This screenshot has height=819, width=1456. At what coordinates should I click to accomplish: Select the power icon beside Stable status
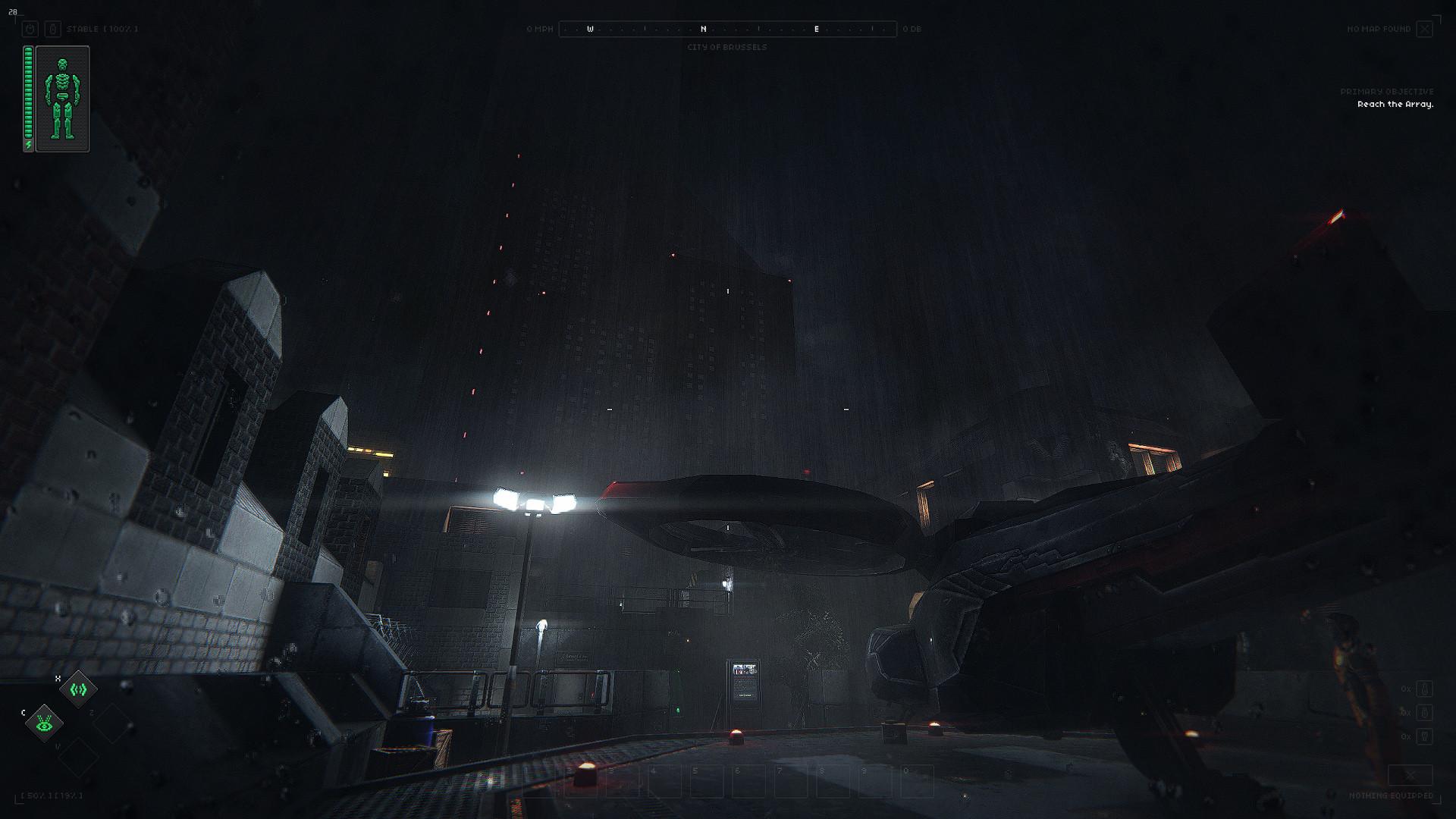[x=30, y=30]
